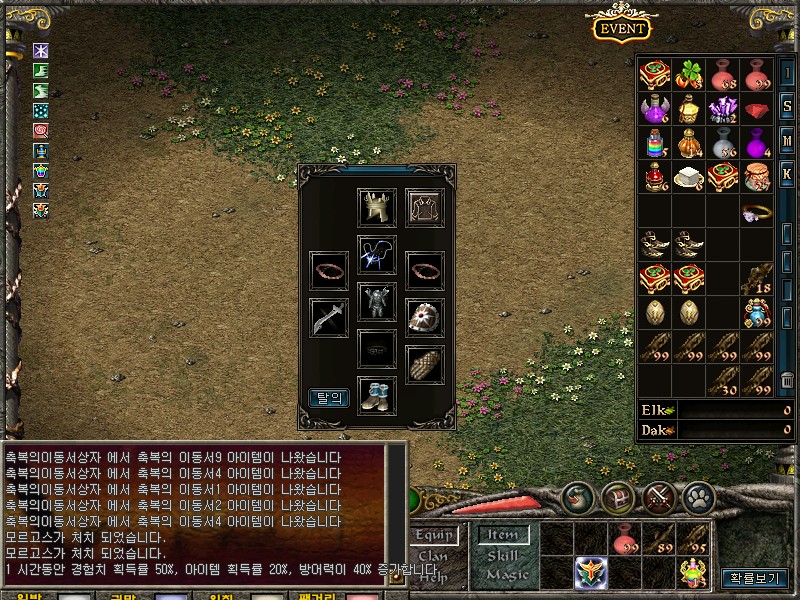
Task: Select the equipped sword weapon slot
Action: (329, 318)
